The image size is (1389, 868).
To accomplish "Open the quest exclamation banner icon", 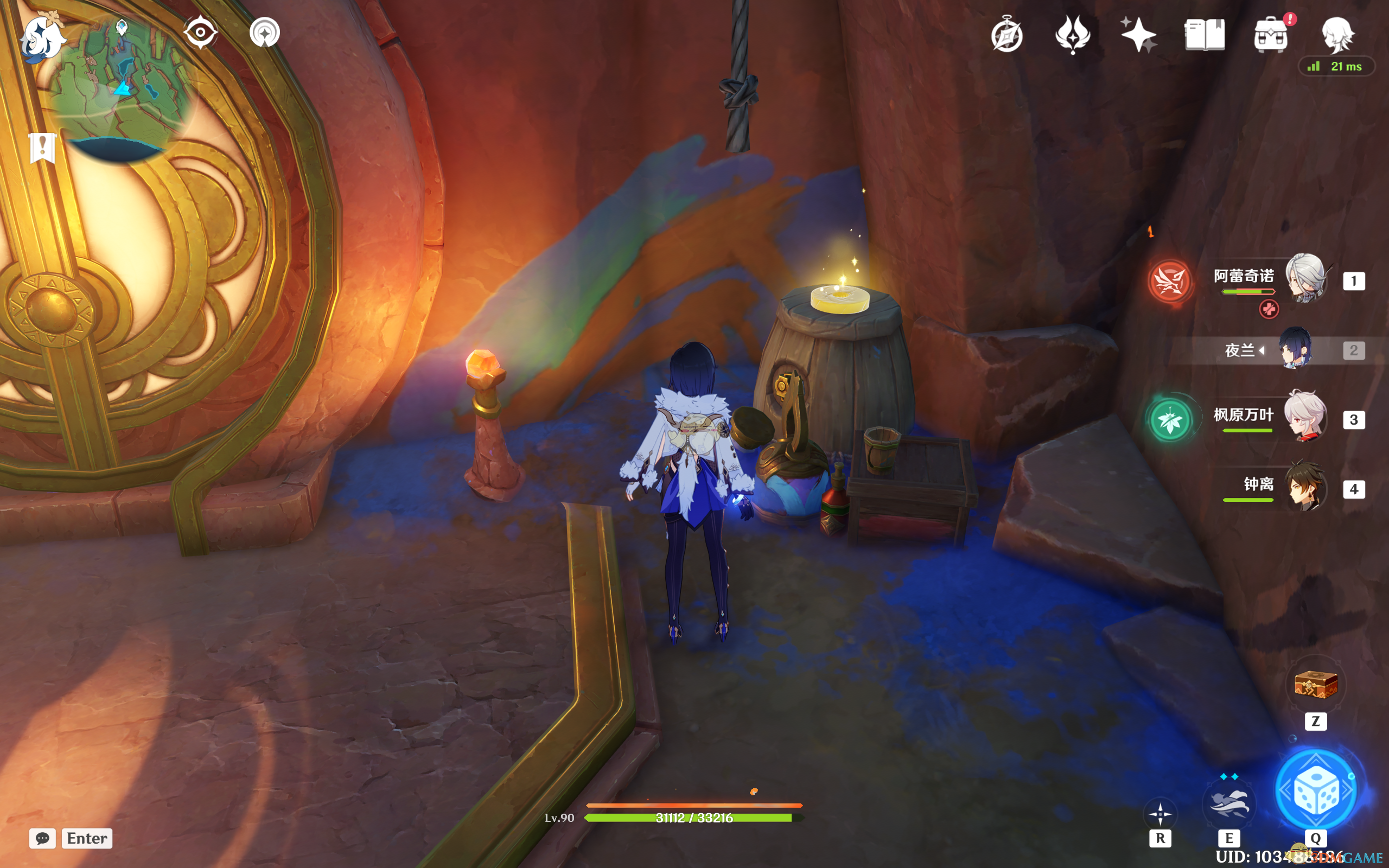I will [x=42, y=148].
